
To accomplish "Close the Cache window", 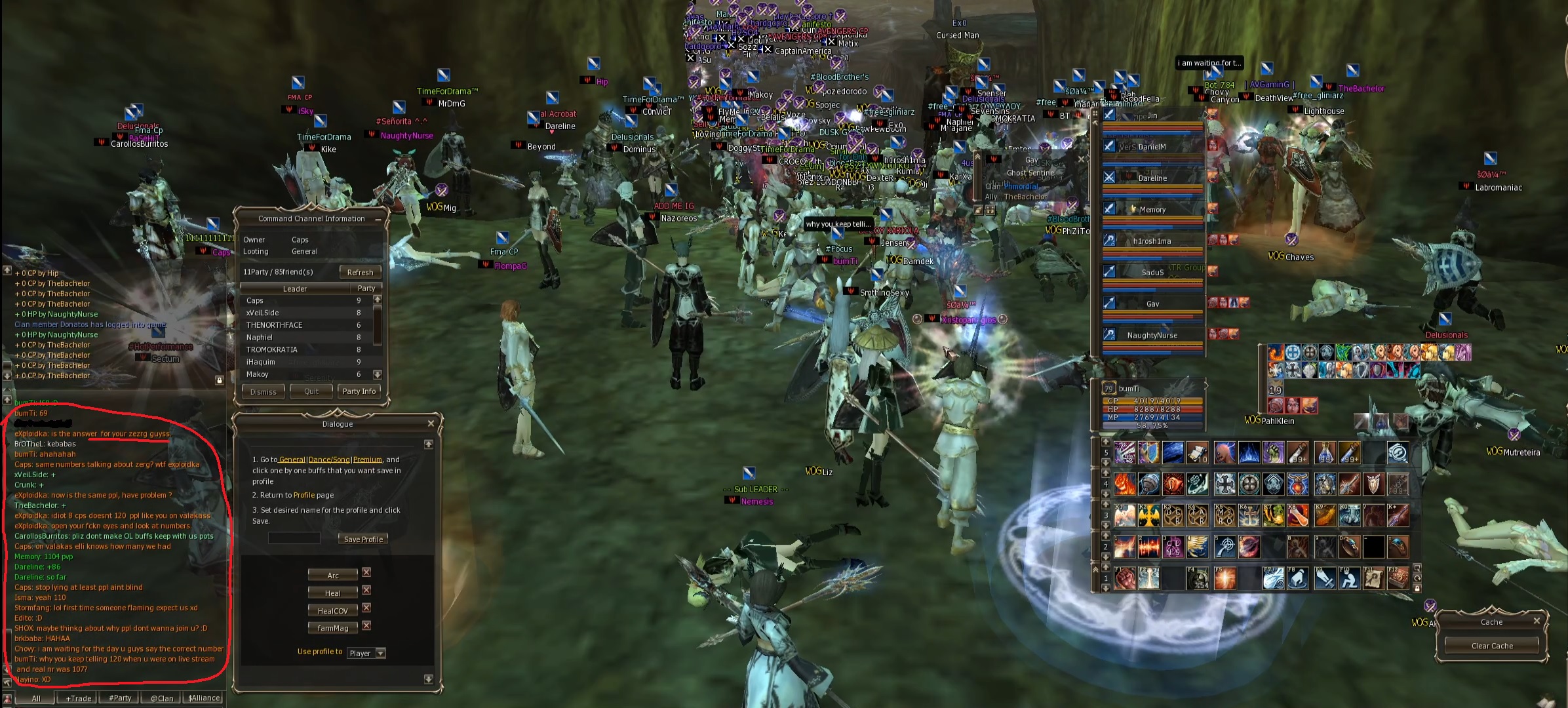I will pyautogui.click(x=1537, y=620).
